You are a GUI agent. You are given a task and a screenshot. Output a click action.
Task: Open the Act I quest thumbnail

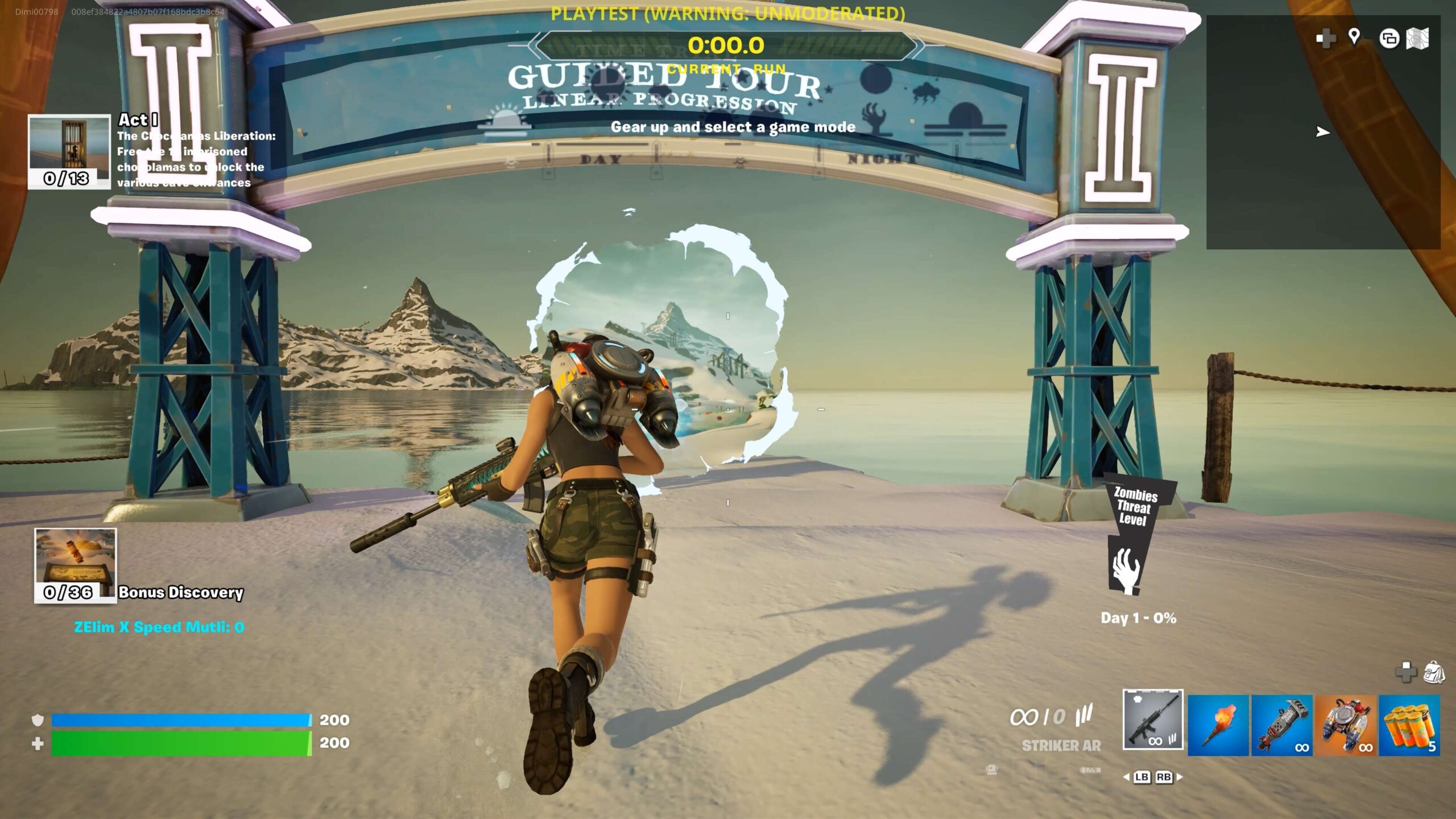pos(69,151)
